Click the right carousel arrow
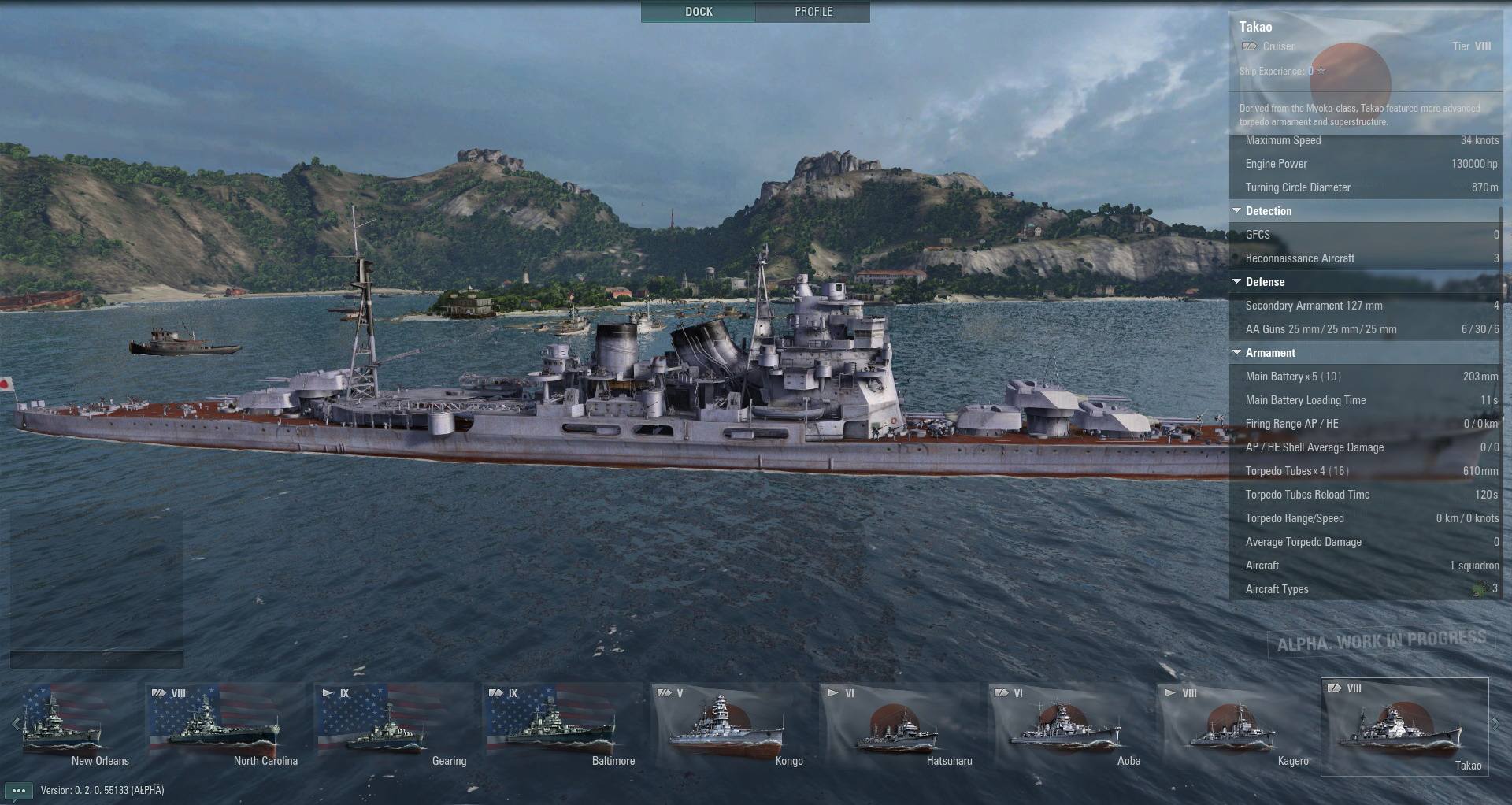Image resolution: width=1512 pixels, height=805 pixels. (x=1495, y=724)
